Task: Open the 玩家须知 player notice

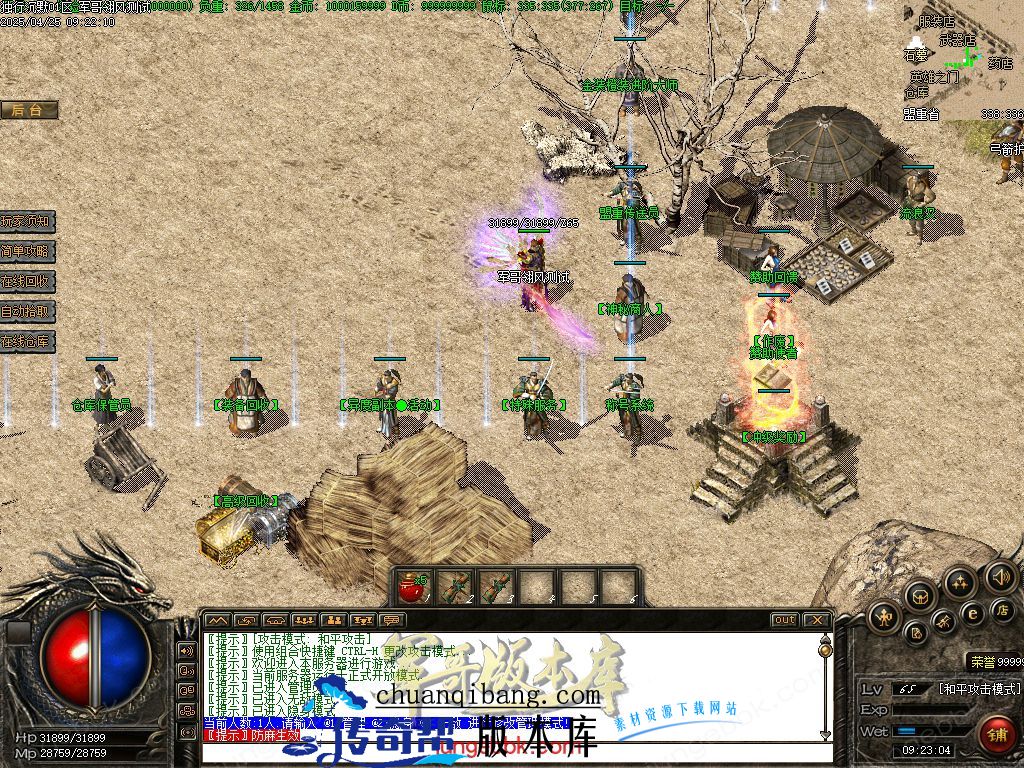Action: pyautogui.click(x=27, y=221)
